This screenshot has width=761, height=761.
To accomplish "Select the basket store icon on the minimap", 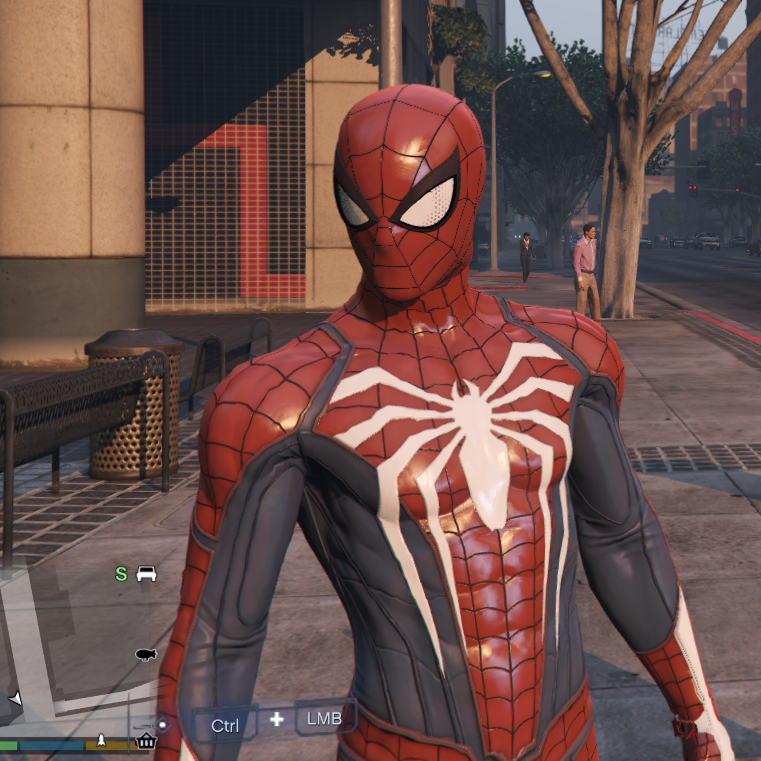I will point(146,741).
